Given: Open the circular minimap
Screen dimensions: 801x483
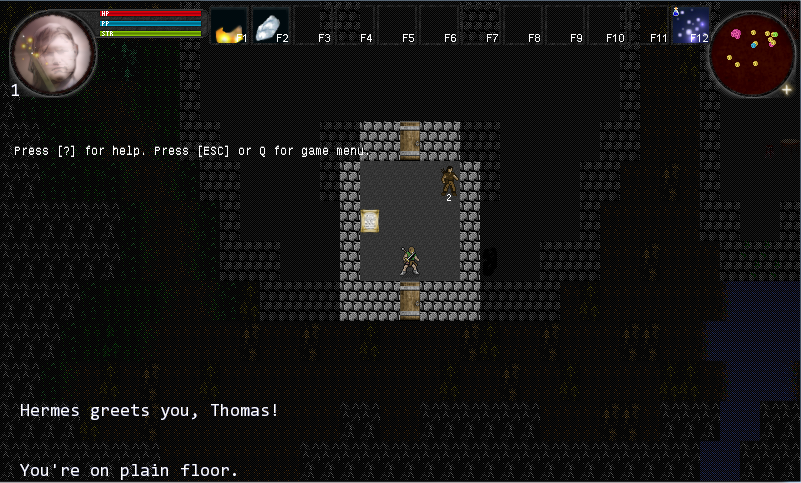Looking at the screenshot, I should (x=751, y=53).
